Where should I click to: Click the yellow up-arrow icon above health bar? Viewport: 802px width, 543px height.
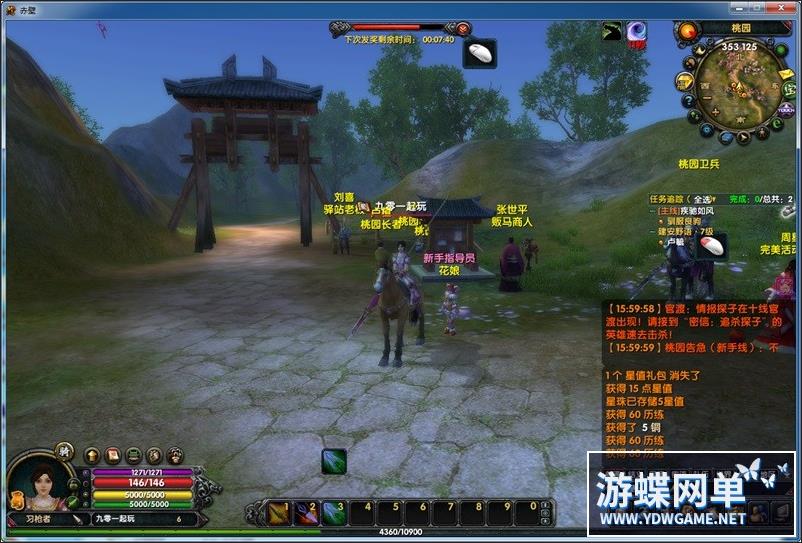pos(92,455)
